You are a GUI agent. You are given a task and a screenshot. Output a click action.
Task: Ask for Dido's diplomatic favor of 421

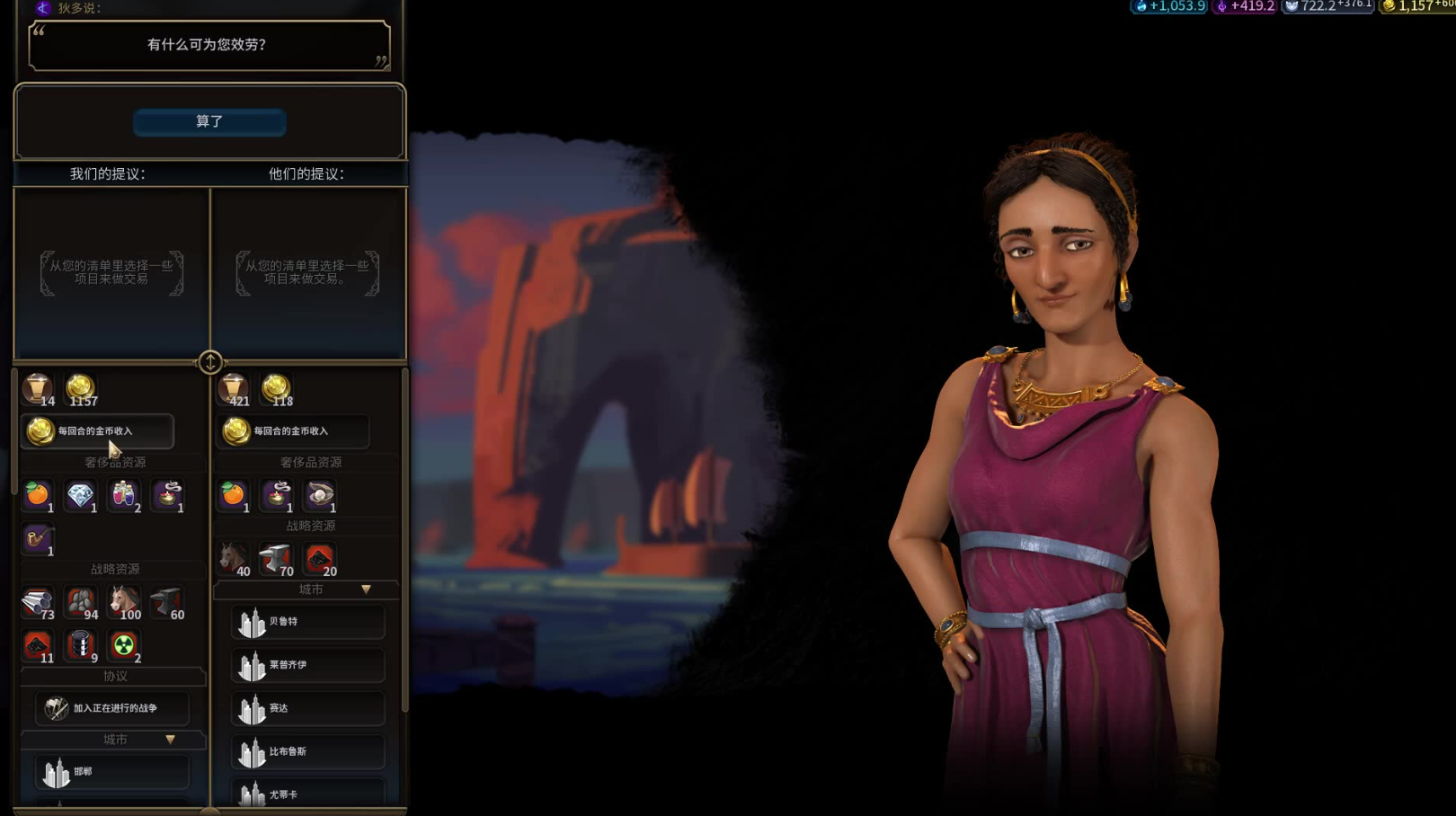pos(234,389)
